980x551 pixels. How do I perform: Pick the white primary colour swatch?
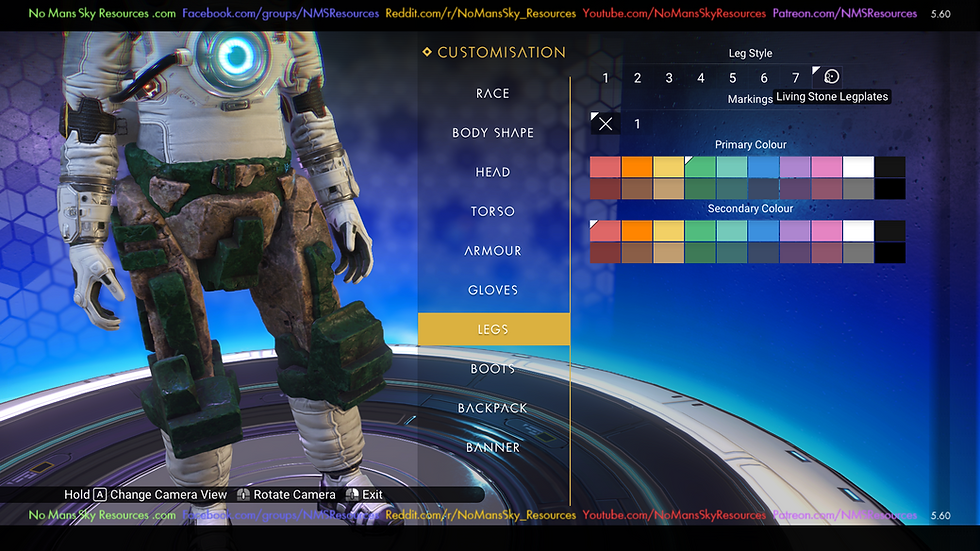pyautogui.click(x=858, y=167)
